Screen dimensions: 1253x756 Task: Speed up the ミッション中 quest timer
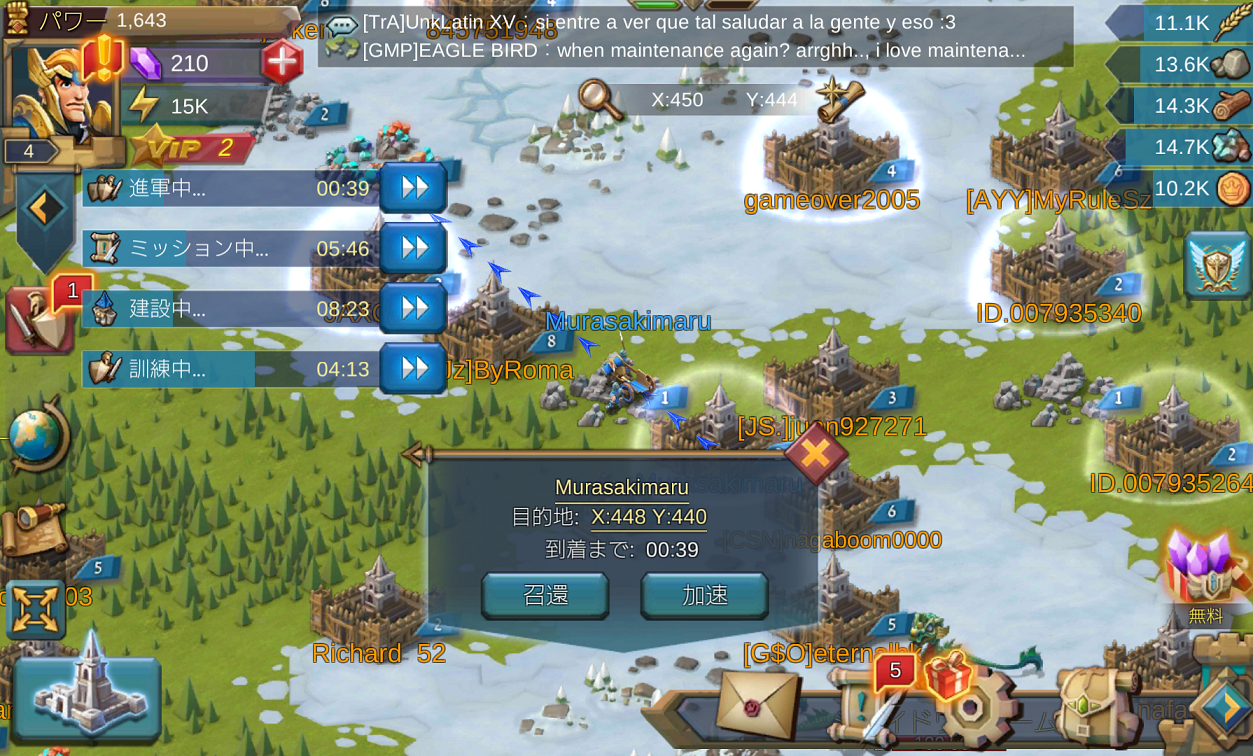tap(413, 248)
